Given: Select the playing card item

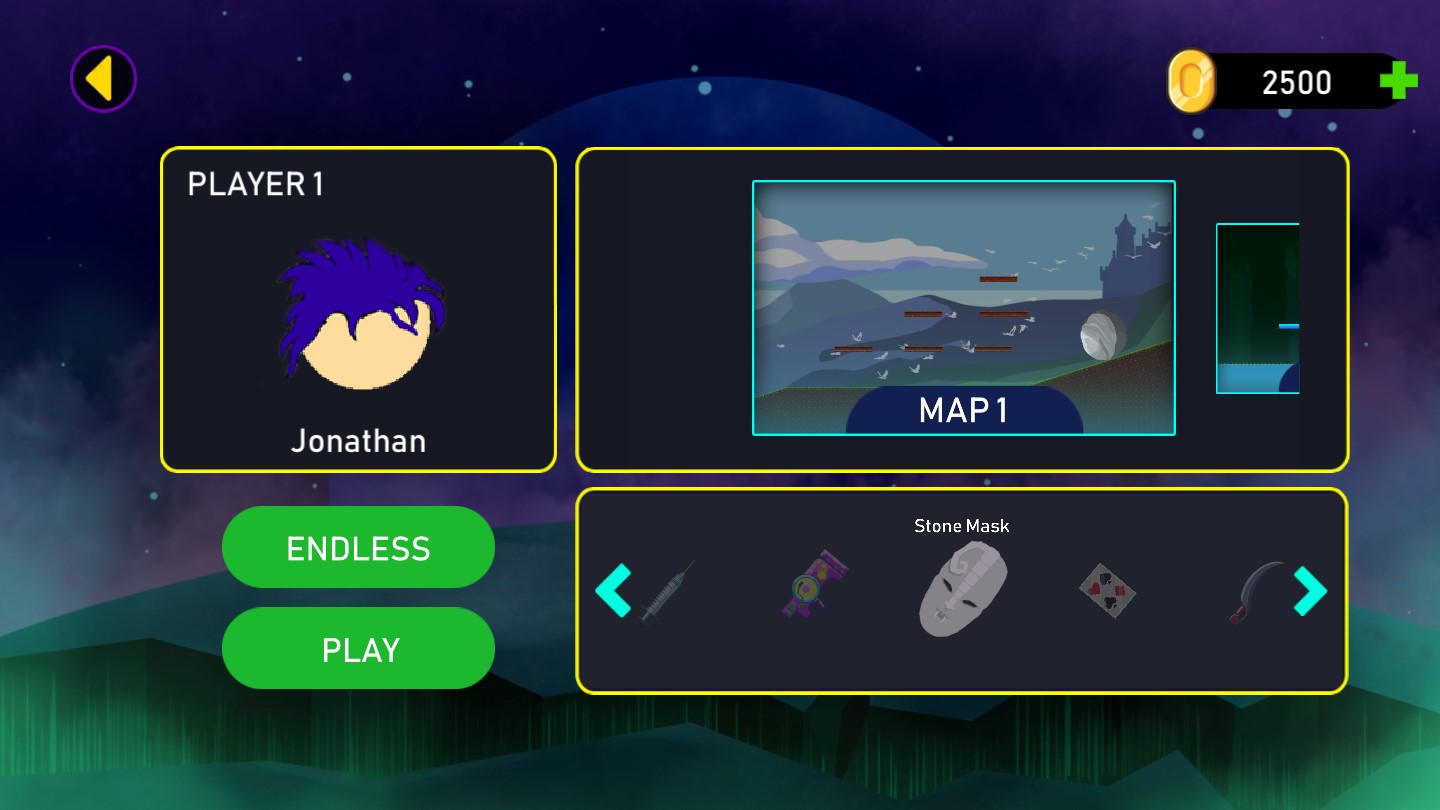Looking at the screenshot, I should 1107,590.
